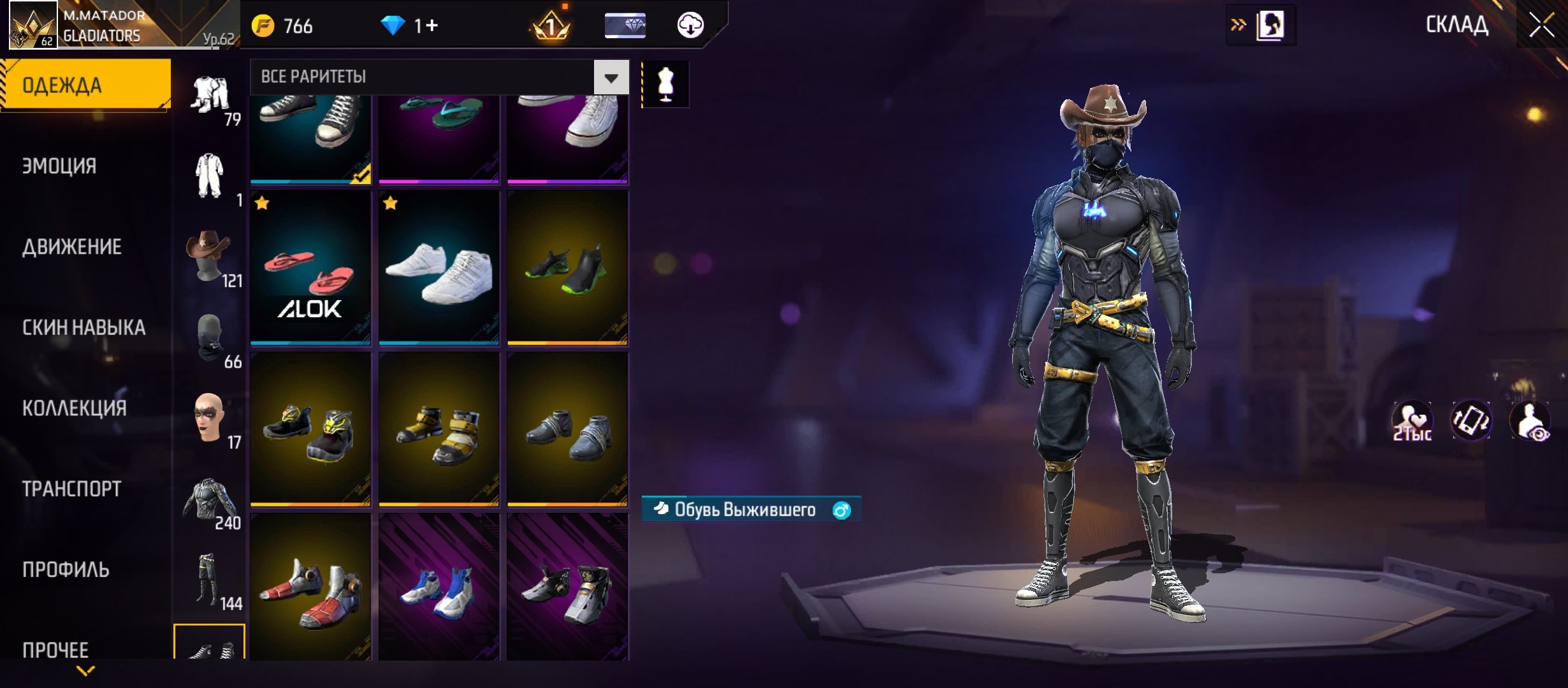Toggle the character view eye icon
This screenshot has height=688, width=1568.
coord(1530,422)
